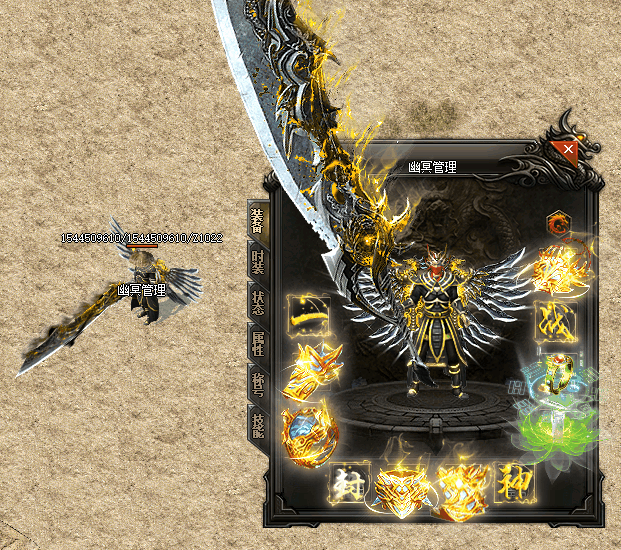Open the 称号 titles tab
Viewport: 621px width, 550px height.
click(257, 382)
